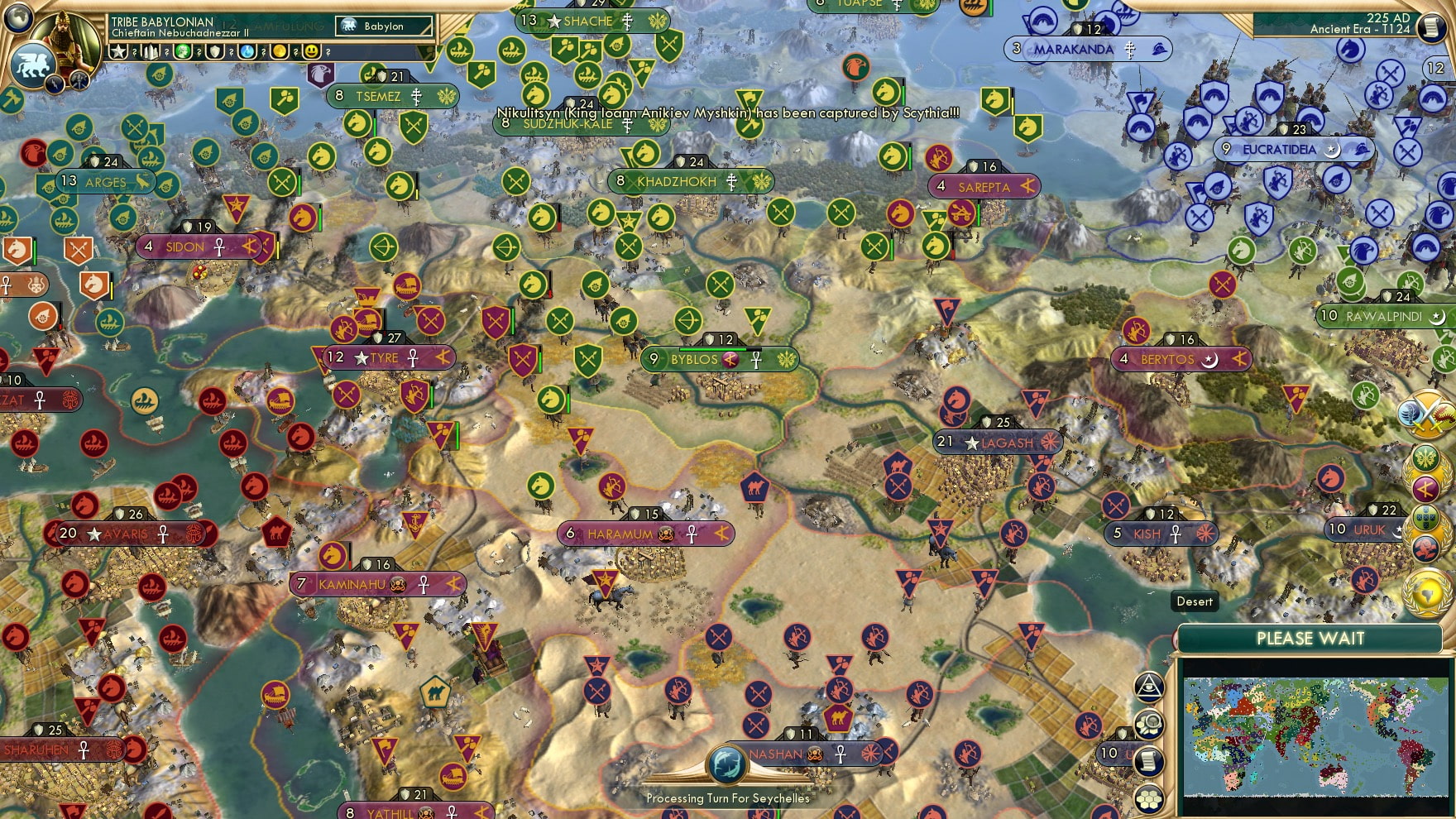Screen dimensions: 1456x819
Task: Click the golden bow medal notification icon
Action: pyautogui.click(x=1425, y=487)
